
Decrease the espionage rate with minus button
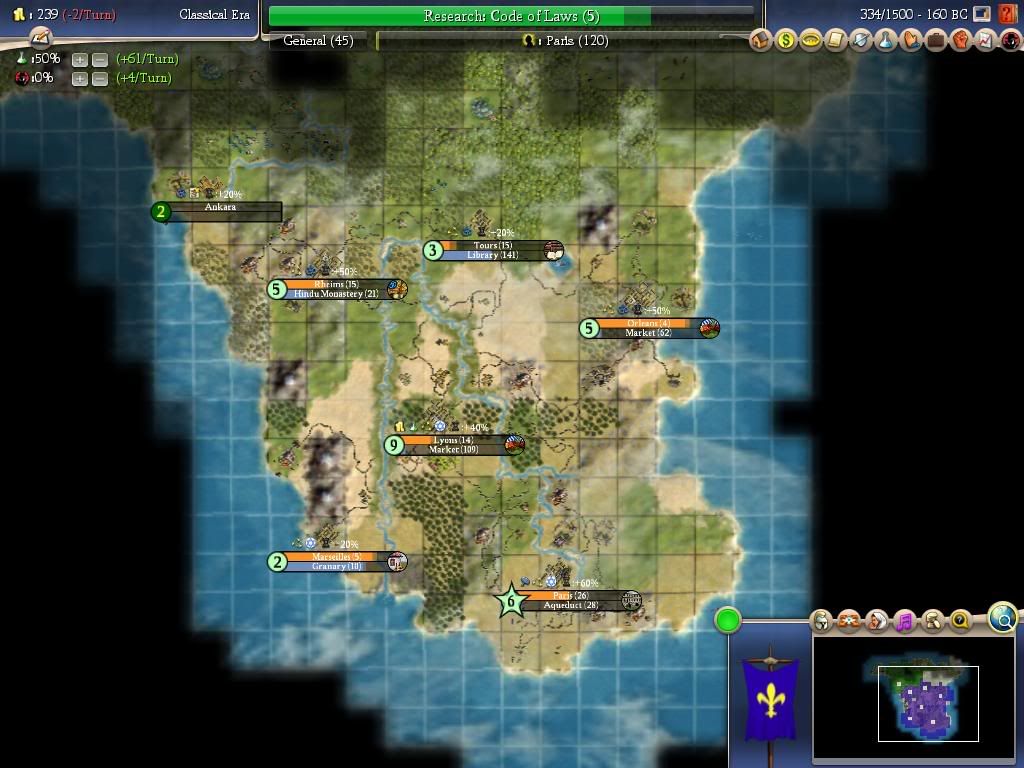pos(99,79)
